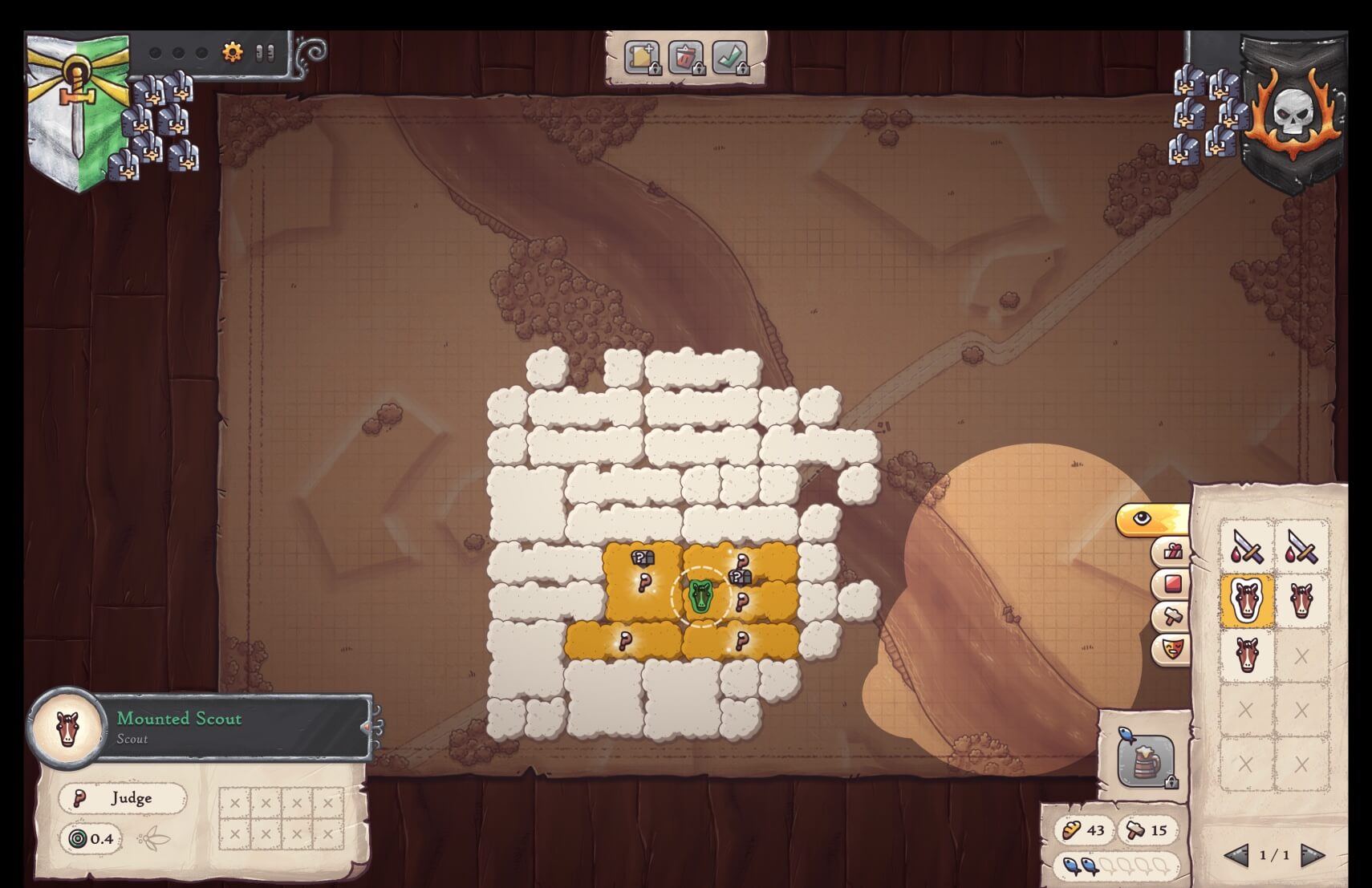
Task: Click the Mounted Scout portrait
Action: coord(67,728)
